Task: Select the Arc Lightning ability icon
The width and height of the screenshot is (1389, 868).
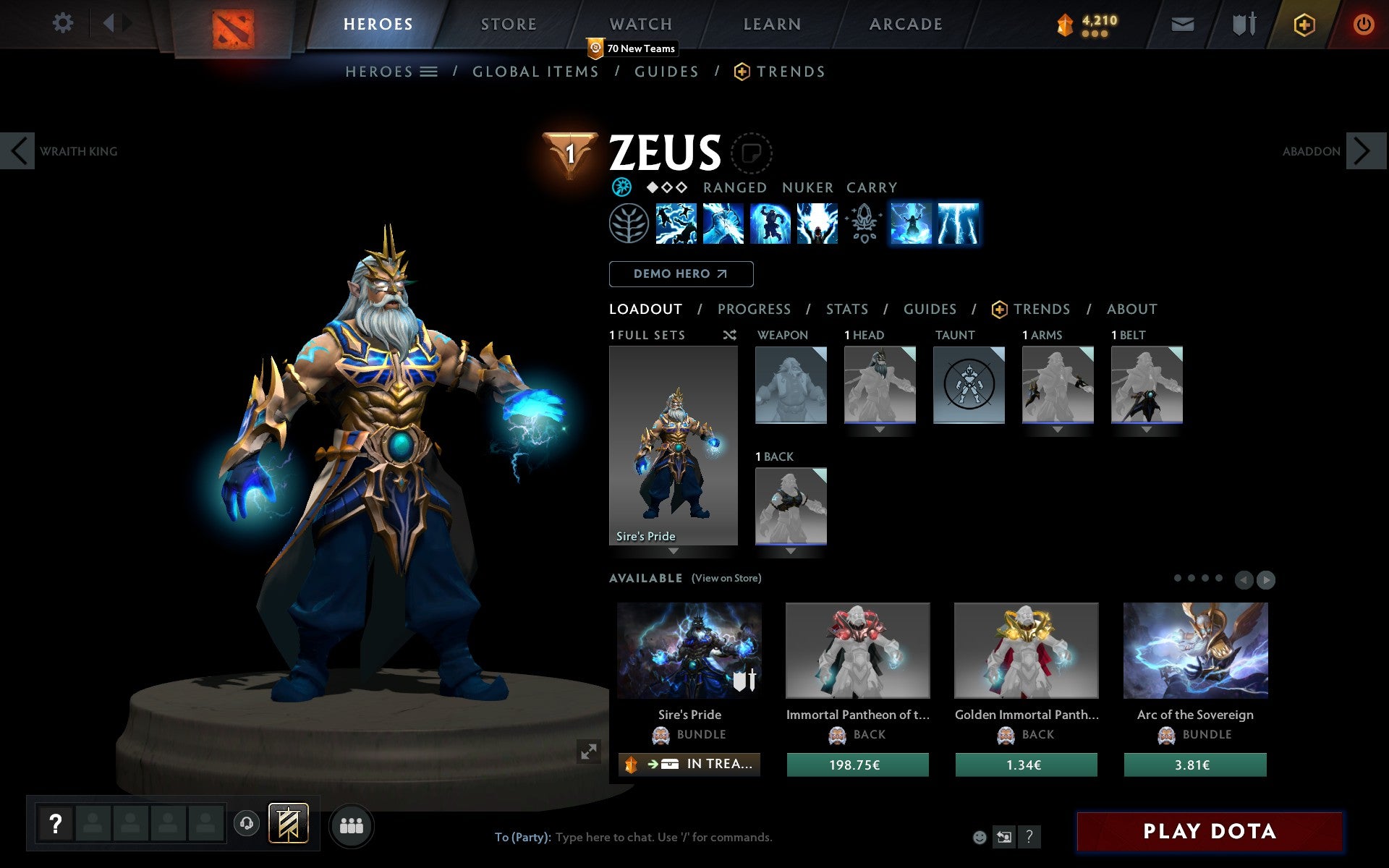Action: point(677,224)
